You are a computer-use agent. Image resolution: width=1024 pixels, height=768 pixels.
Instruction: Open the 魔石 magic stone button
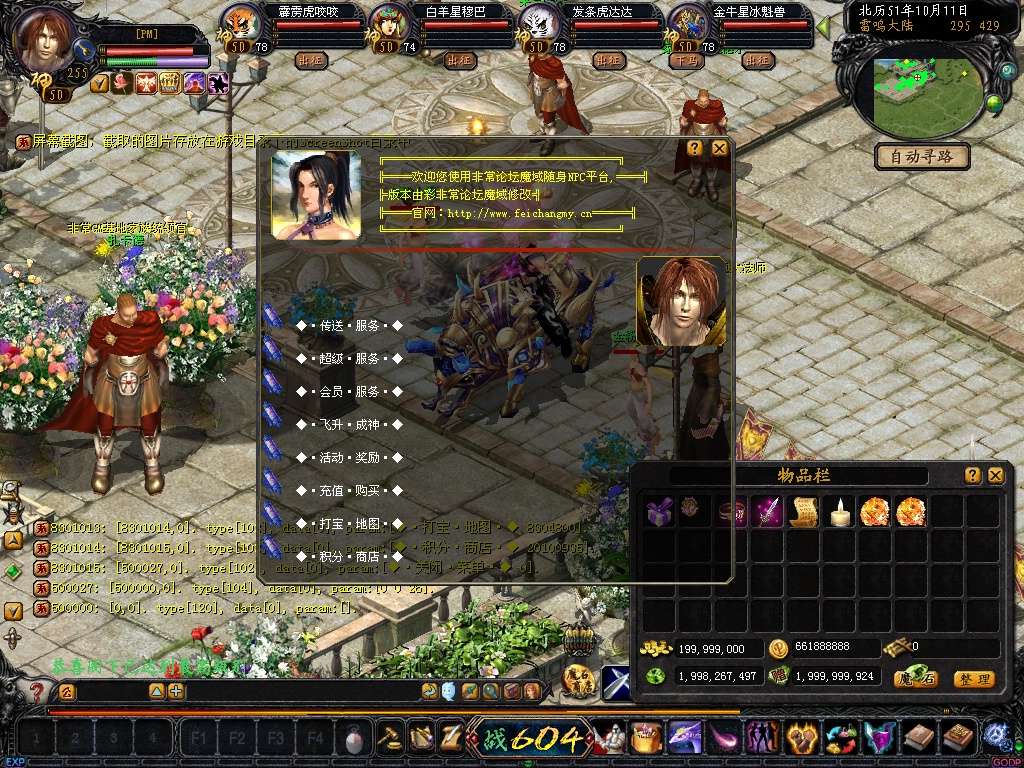[x=916, y=679]
